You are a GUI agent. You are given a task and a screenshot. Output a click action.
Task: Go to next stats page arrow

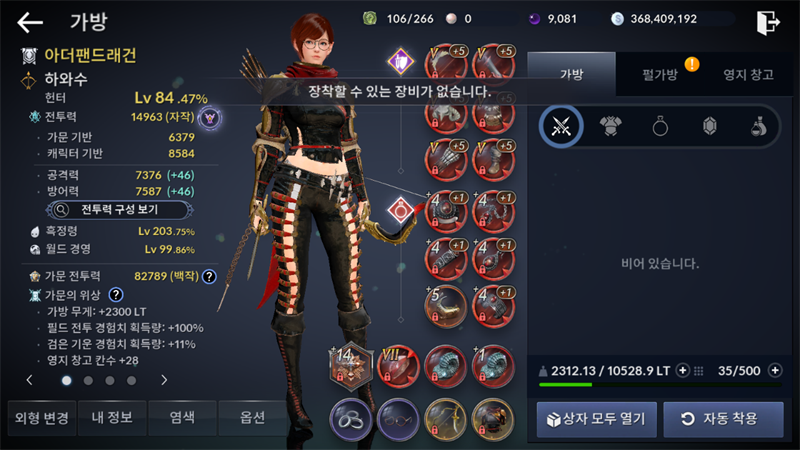coord(164,380)
